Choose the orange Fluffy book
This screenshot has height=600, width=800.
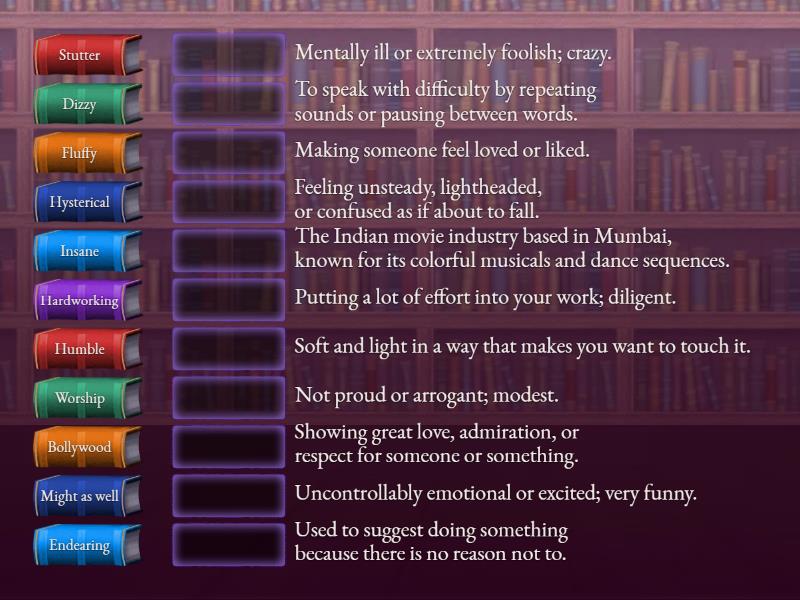tap(84, 153)
